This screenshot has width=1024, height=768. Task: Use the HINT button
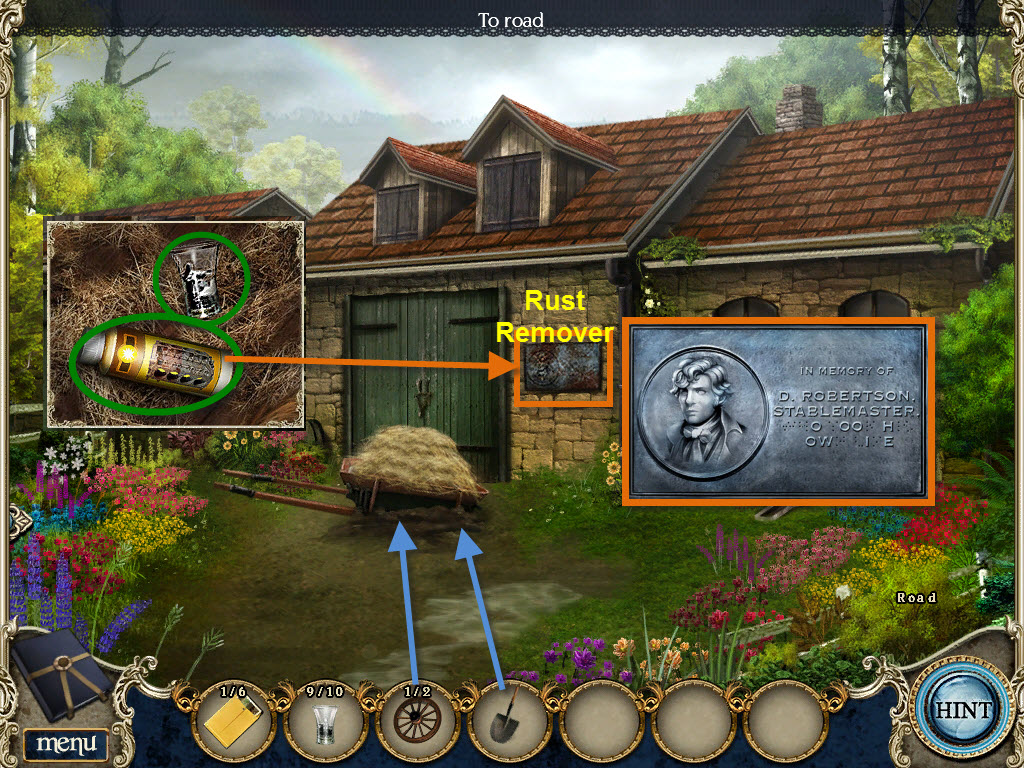(964, 710)
